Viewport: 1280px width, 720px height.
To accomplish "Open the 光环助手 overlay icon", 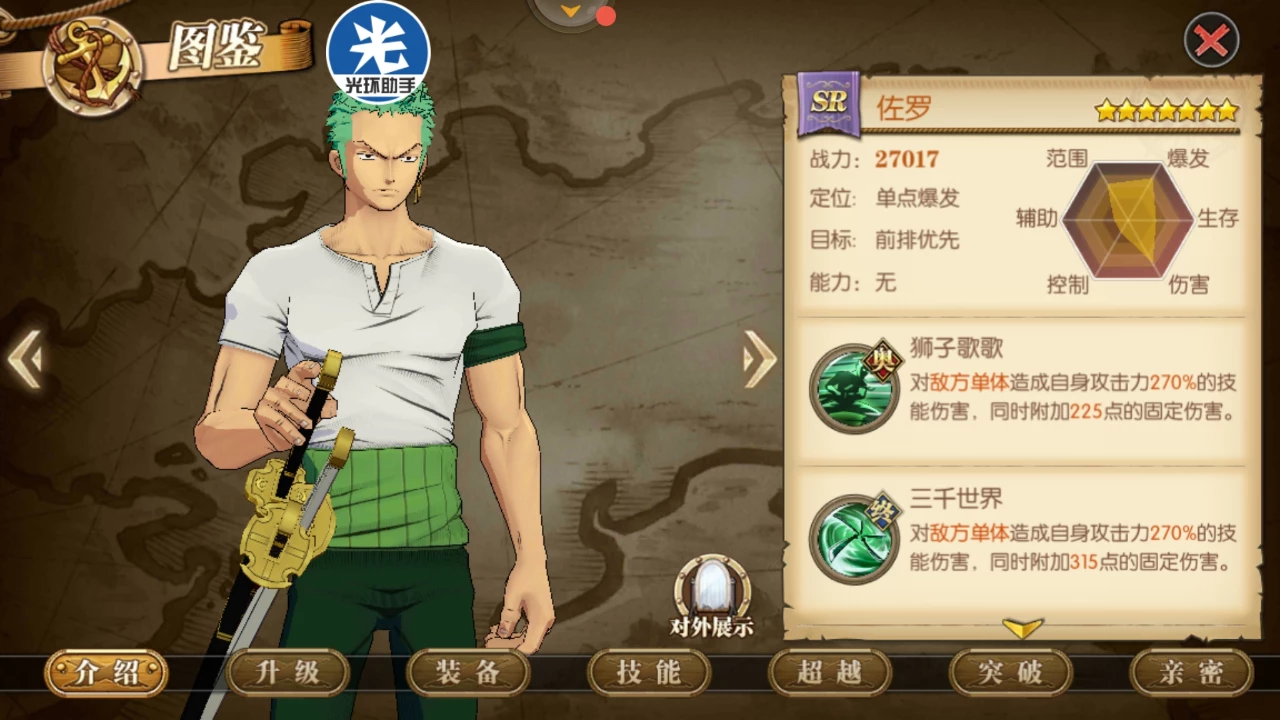I will [378, 52].
